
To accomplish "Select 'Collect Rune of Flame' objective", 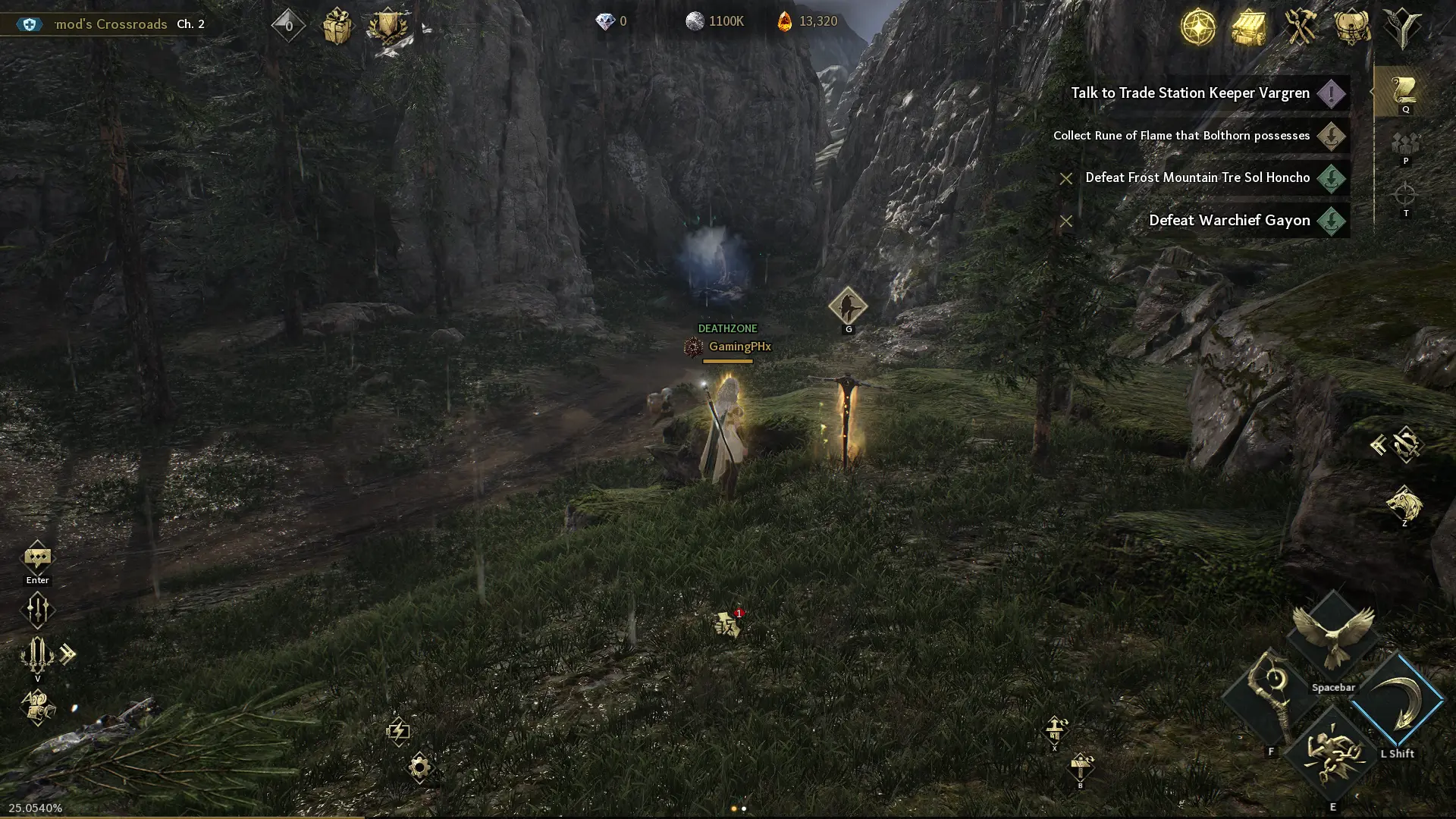I will [1181, 136].
